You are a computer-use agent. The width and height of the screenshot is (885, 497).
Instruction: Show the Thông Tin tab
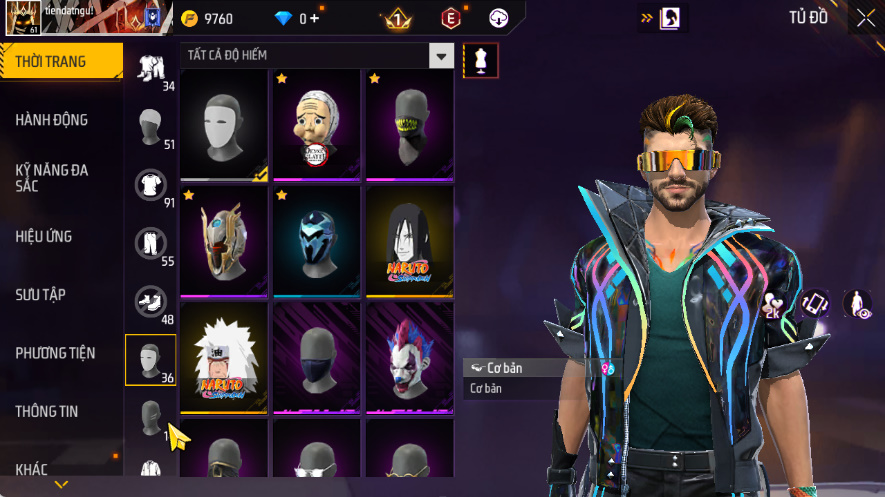pyautogui.click(x=47, y=411)
